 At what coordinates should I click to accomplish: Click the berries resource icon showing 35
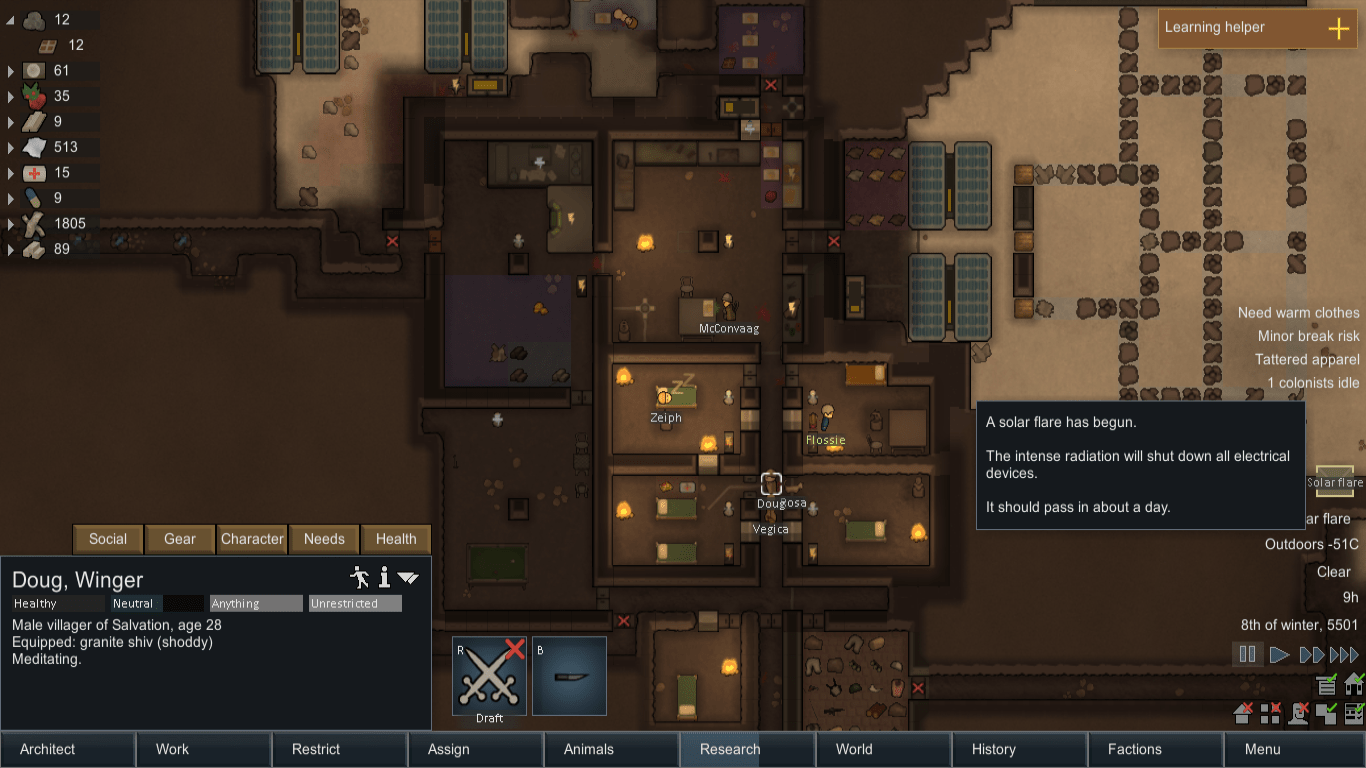tap(32, 96)
